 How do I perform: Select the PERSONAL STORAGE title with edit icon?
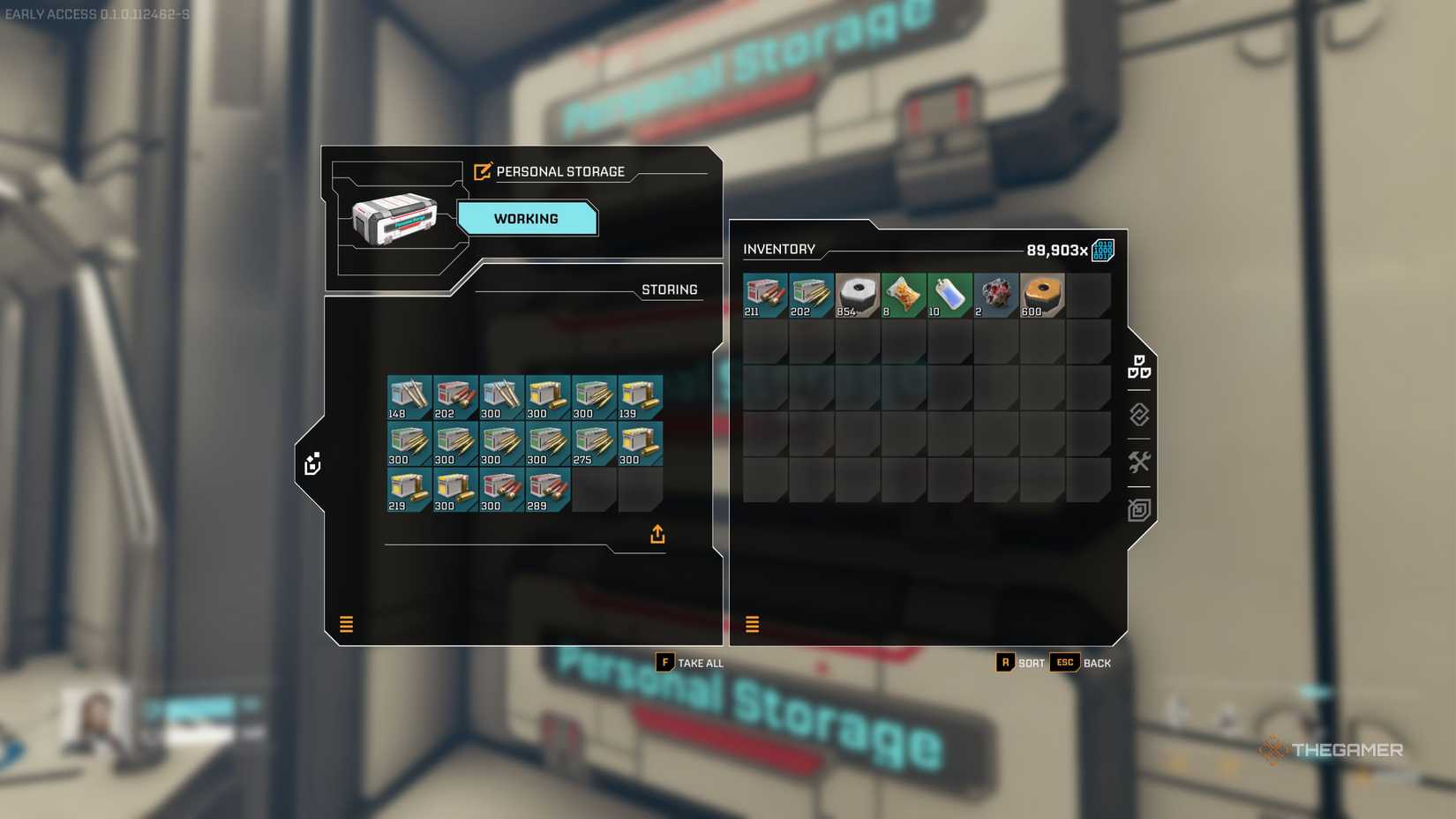552,171
